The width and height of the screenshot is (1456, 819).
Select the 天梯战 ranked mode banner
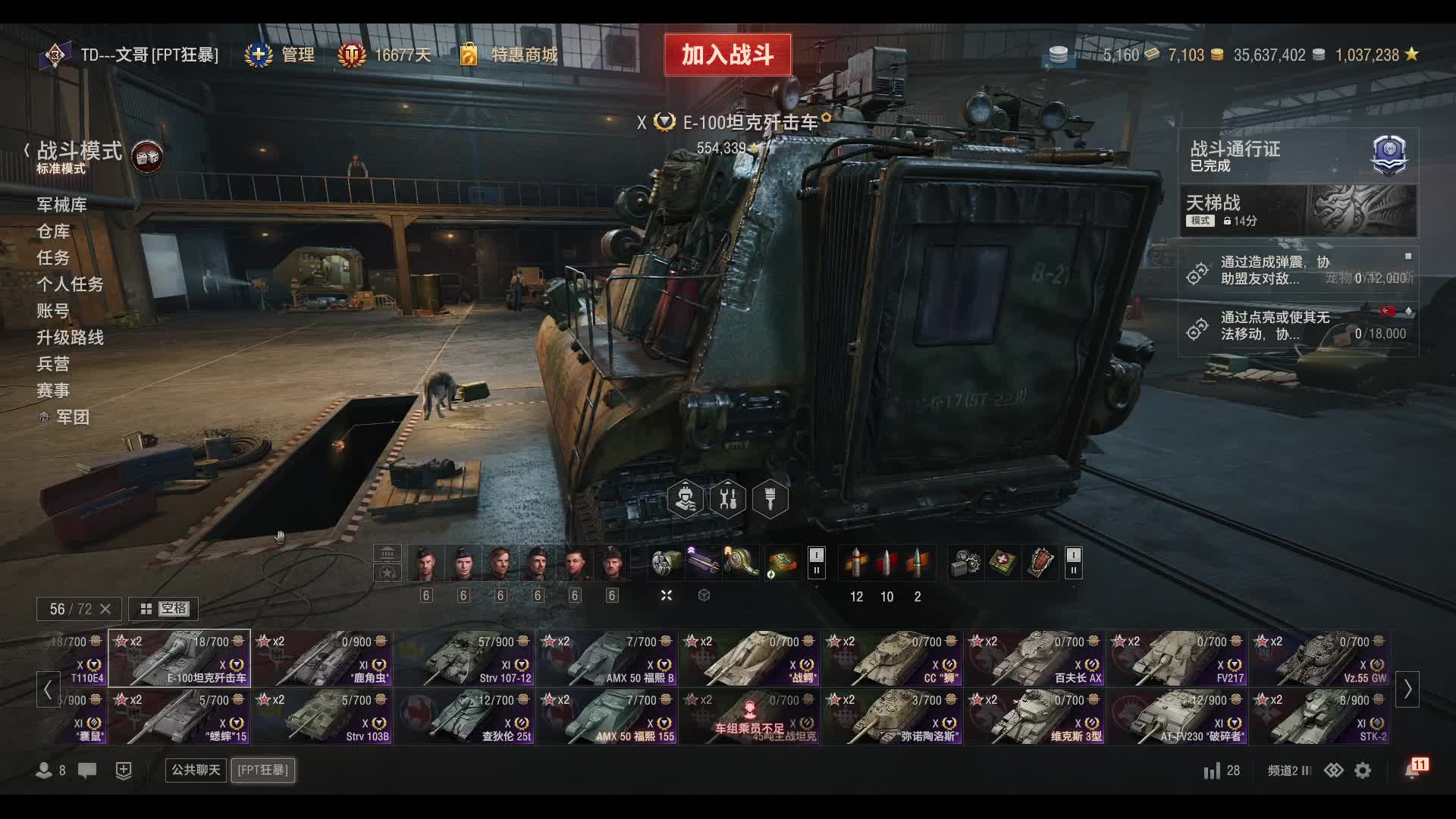pyautogui.click(x=1297, y=211)
